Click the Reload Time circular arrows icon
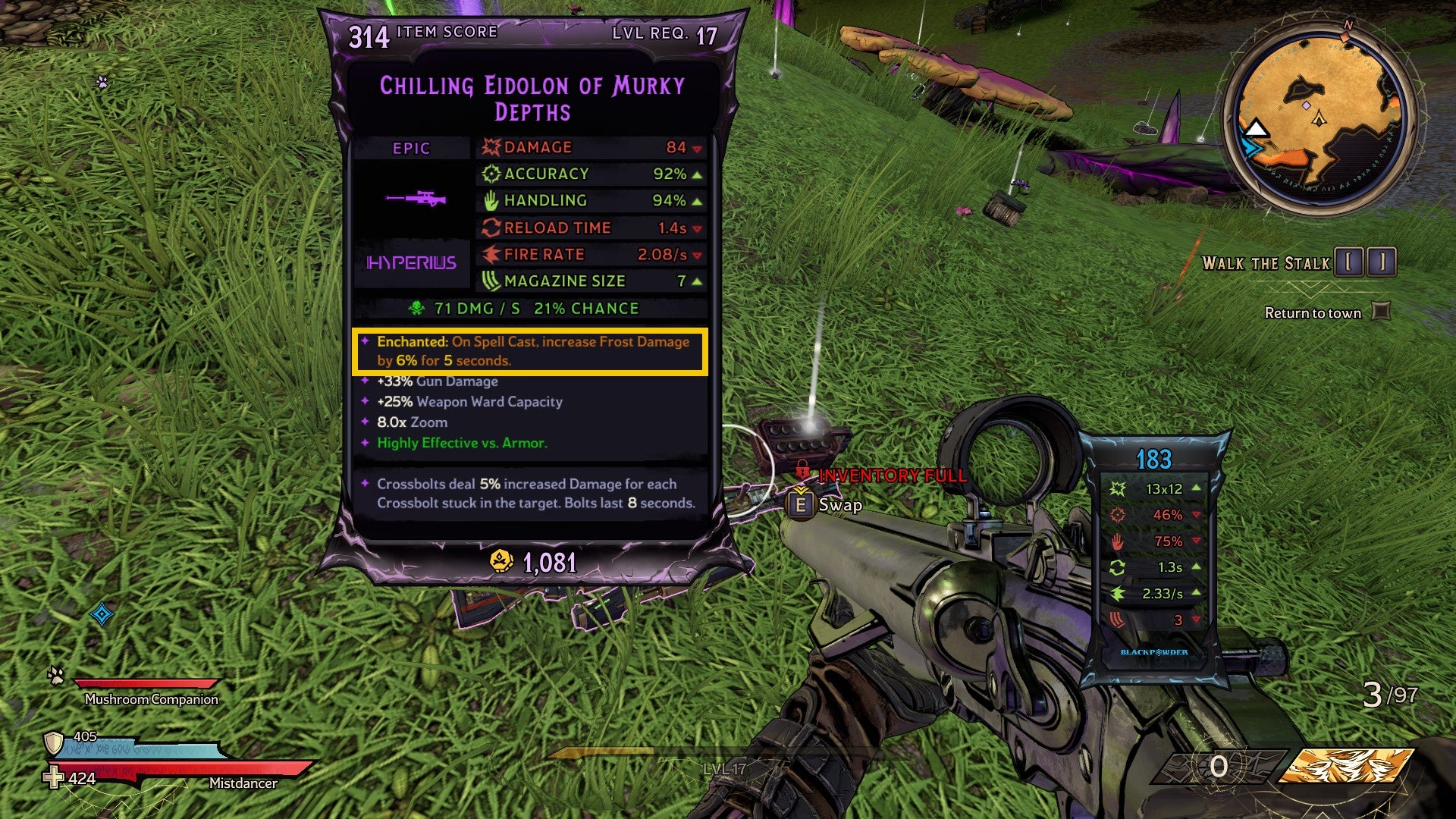This screenshot has height=819, width=1456. pyautogui.click(x=492, y=227)
